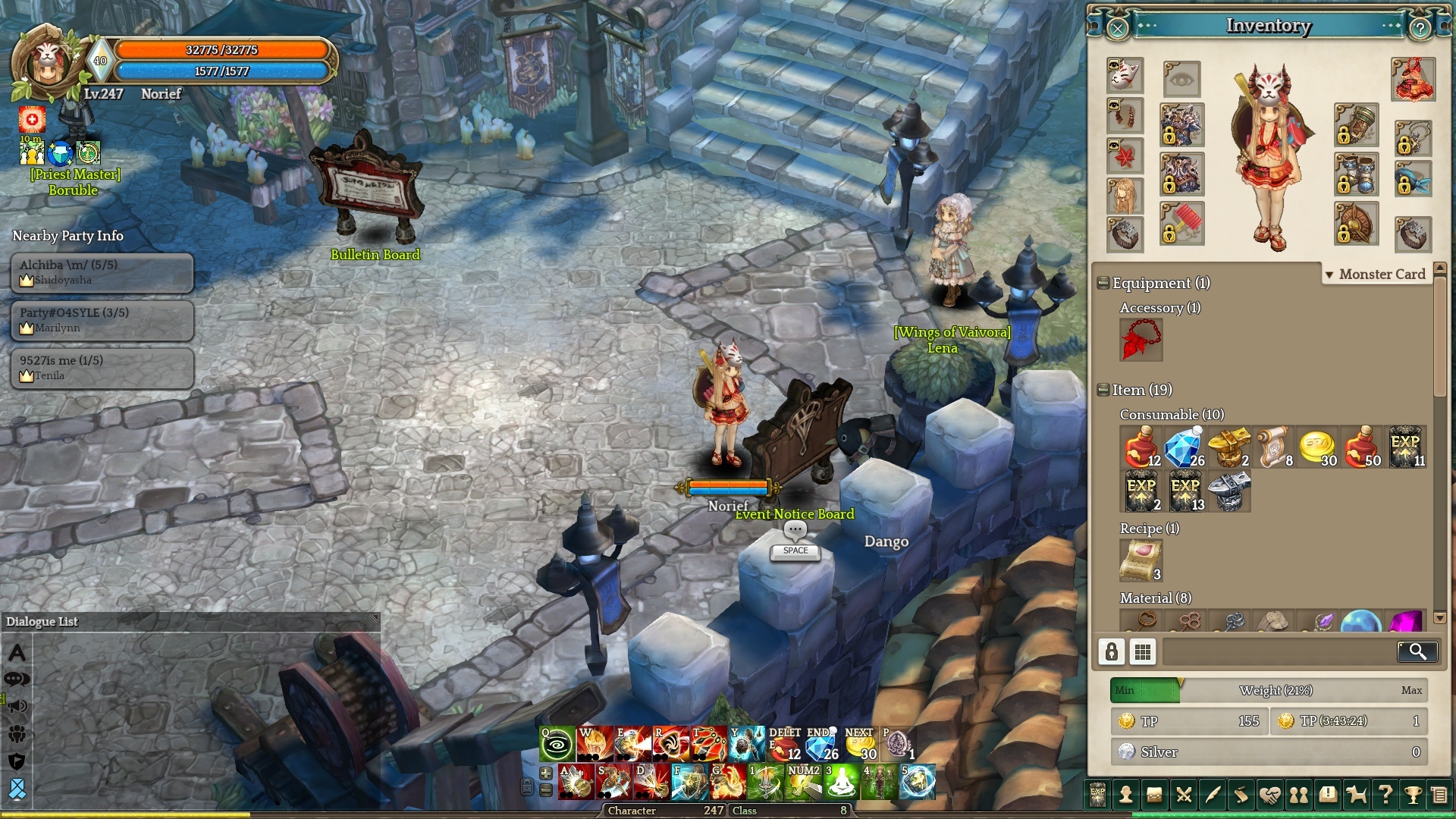Select the gold coin stack of 30
1456x819 pixels.
click(1318, 447)
